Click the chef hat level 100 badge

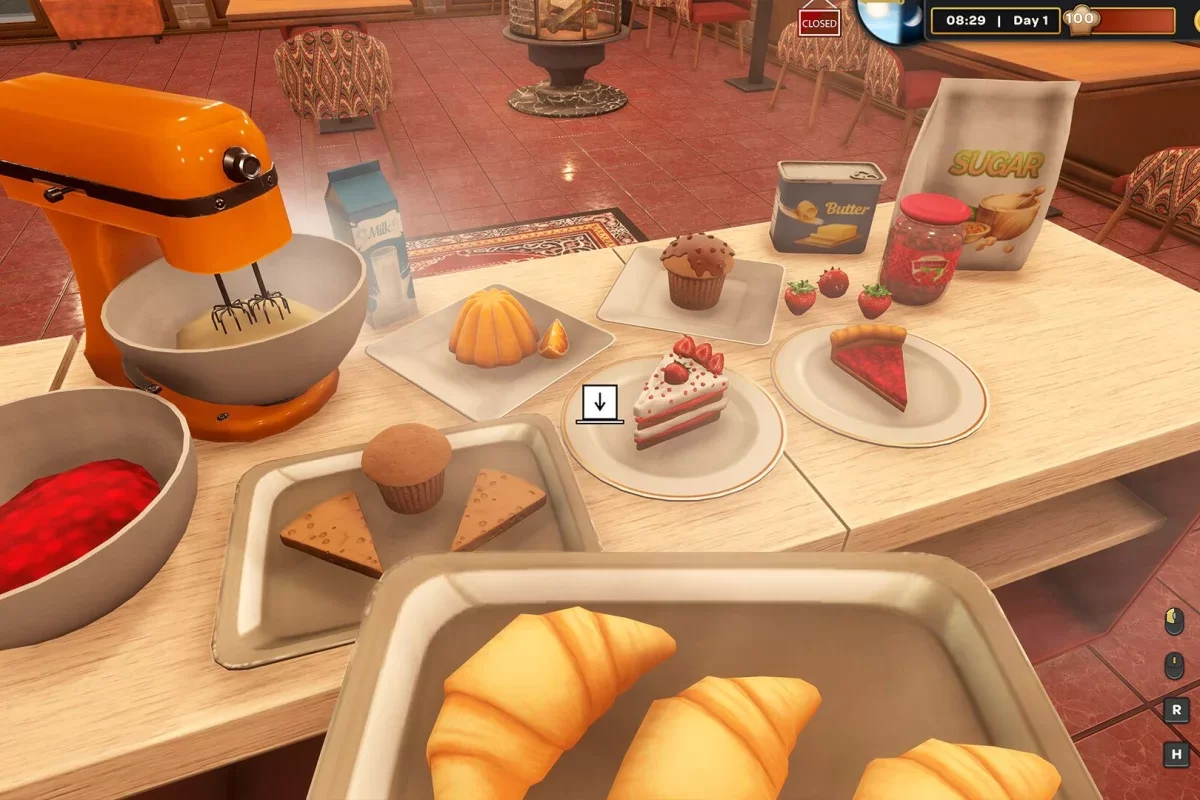pyautogui.click(x=1080, y=19)
